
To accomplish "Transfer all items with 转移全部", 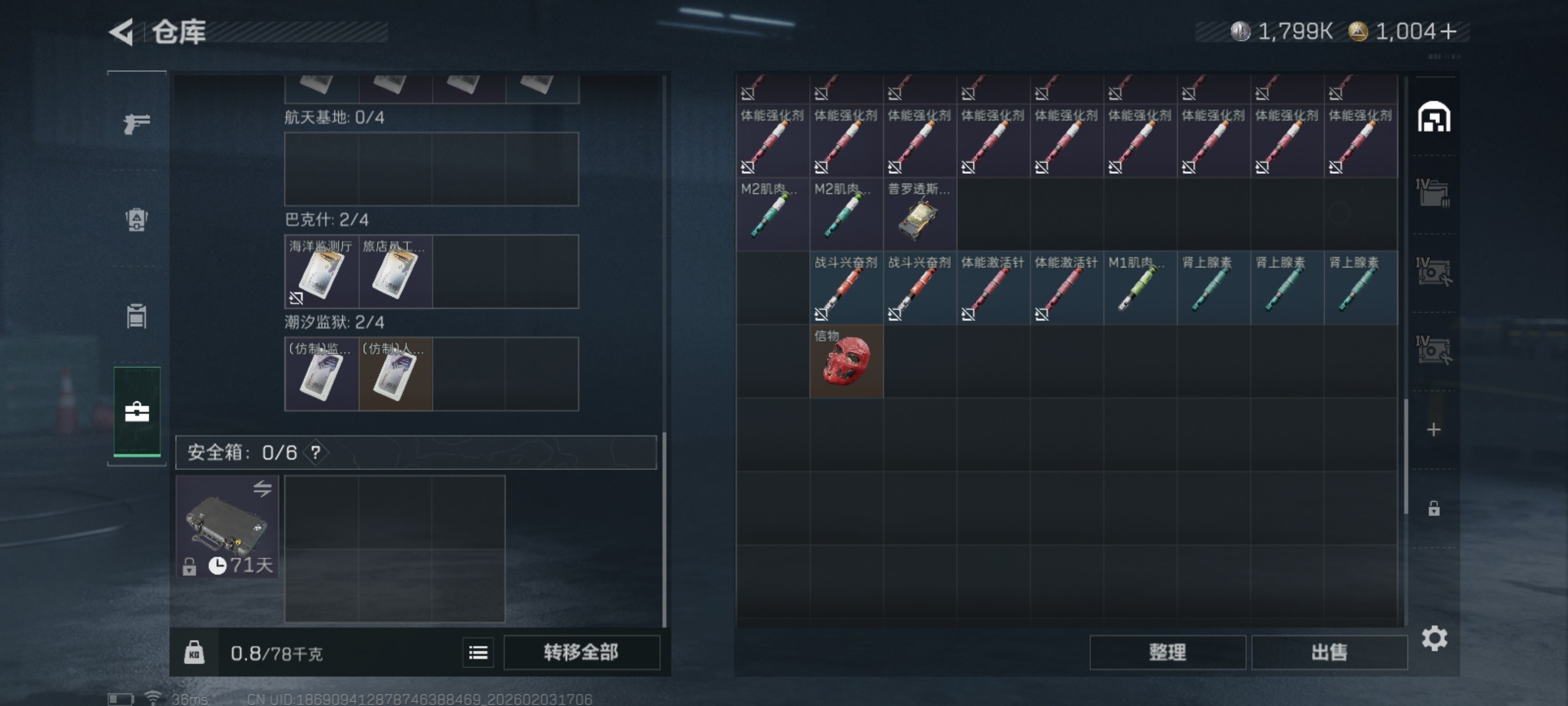I will pyautogui.click(x=581, y=652).
